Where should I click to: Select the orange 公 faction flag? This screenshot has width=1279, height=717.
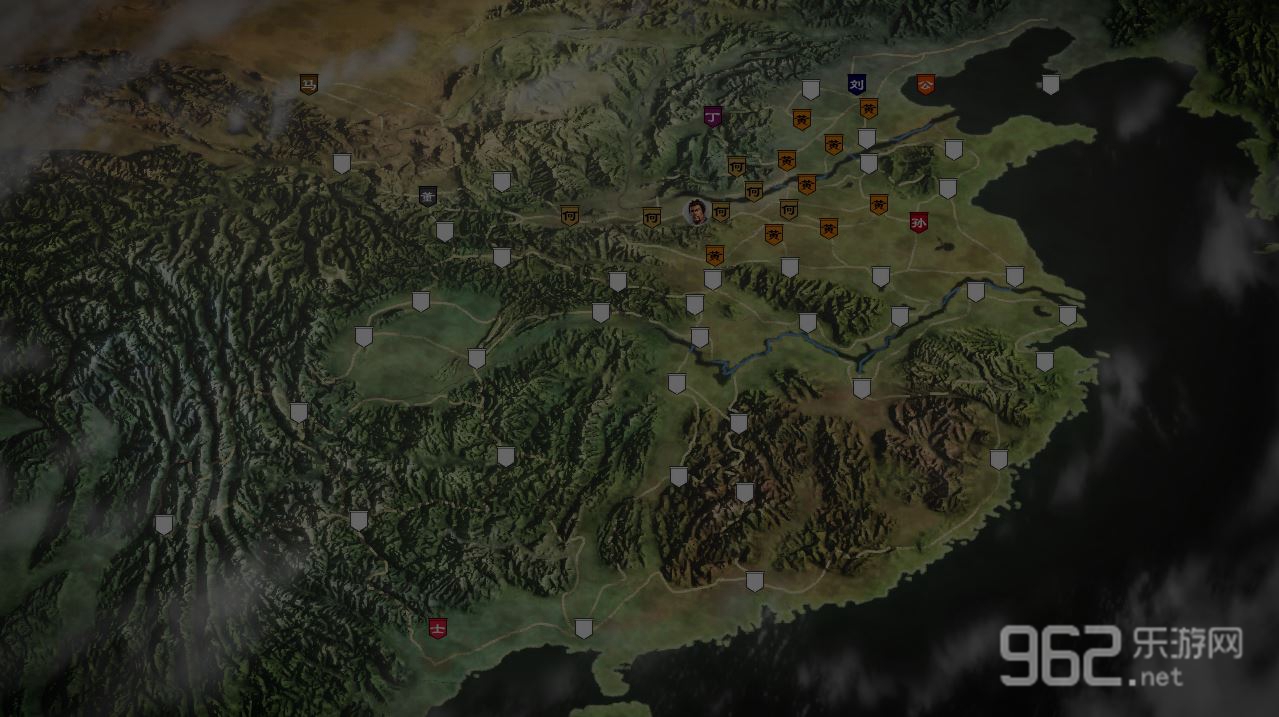coord(925,84)
